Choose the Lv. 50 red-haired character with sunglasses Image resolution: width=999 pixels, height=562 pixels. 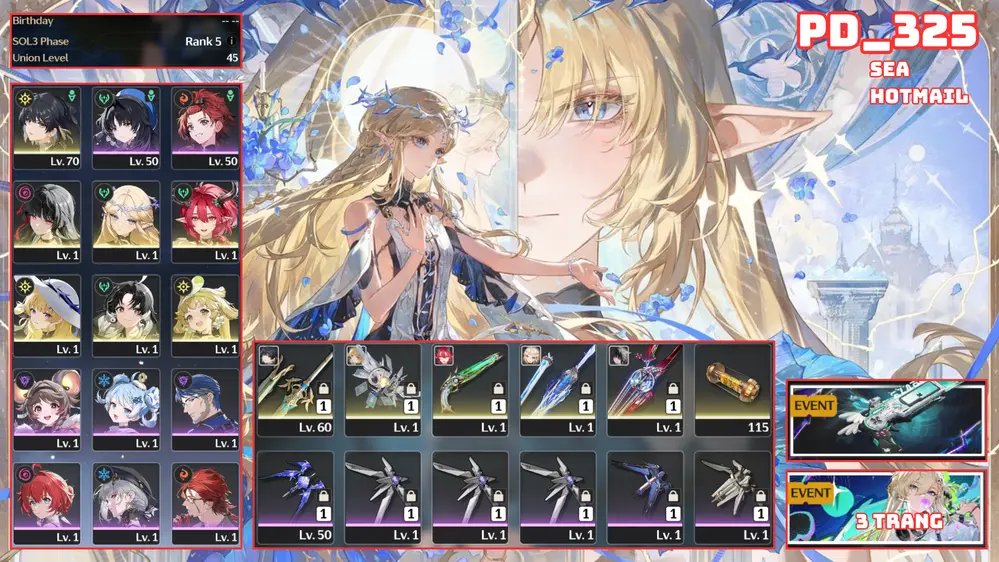[205, 128]
